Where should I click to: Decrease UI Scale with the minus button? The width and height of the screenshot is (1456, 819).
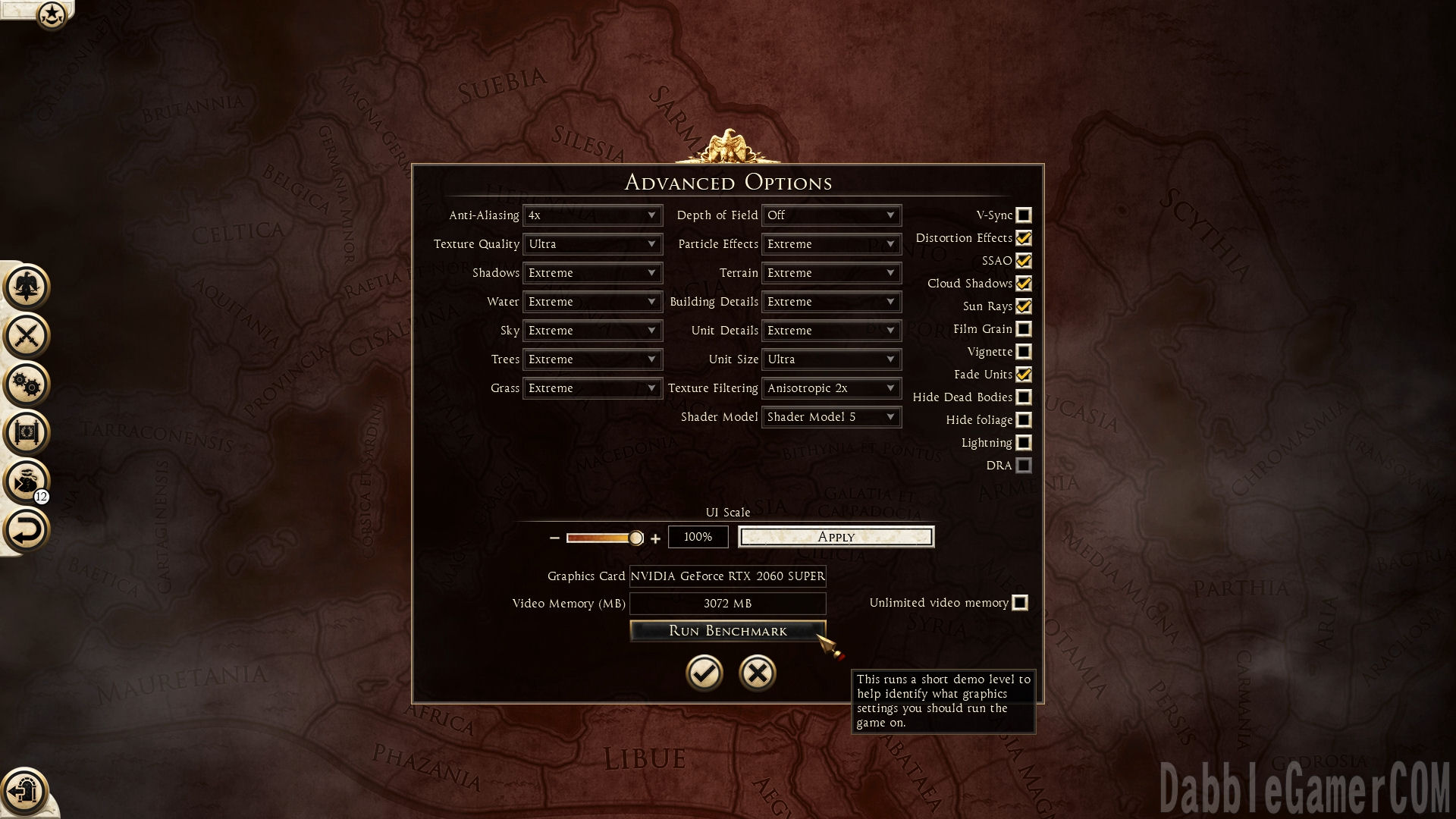click(554, 538)
